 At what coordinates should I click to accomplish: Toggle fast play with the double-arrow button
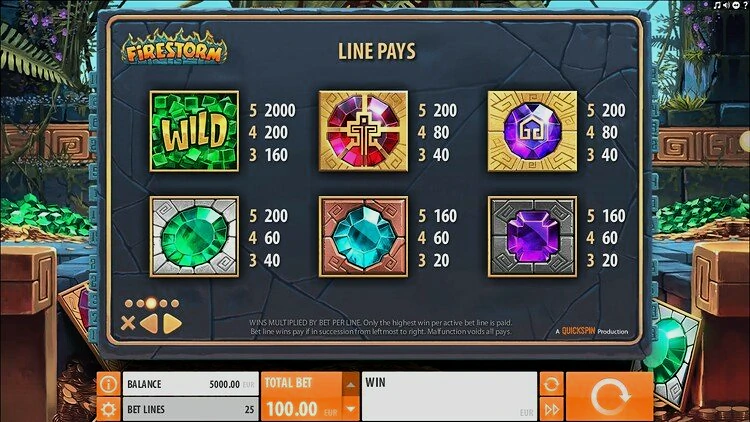551,409
